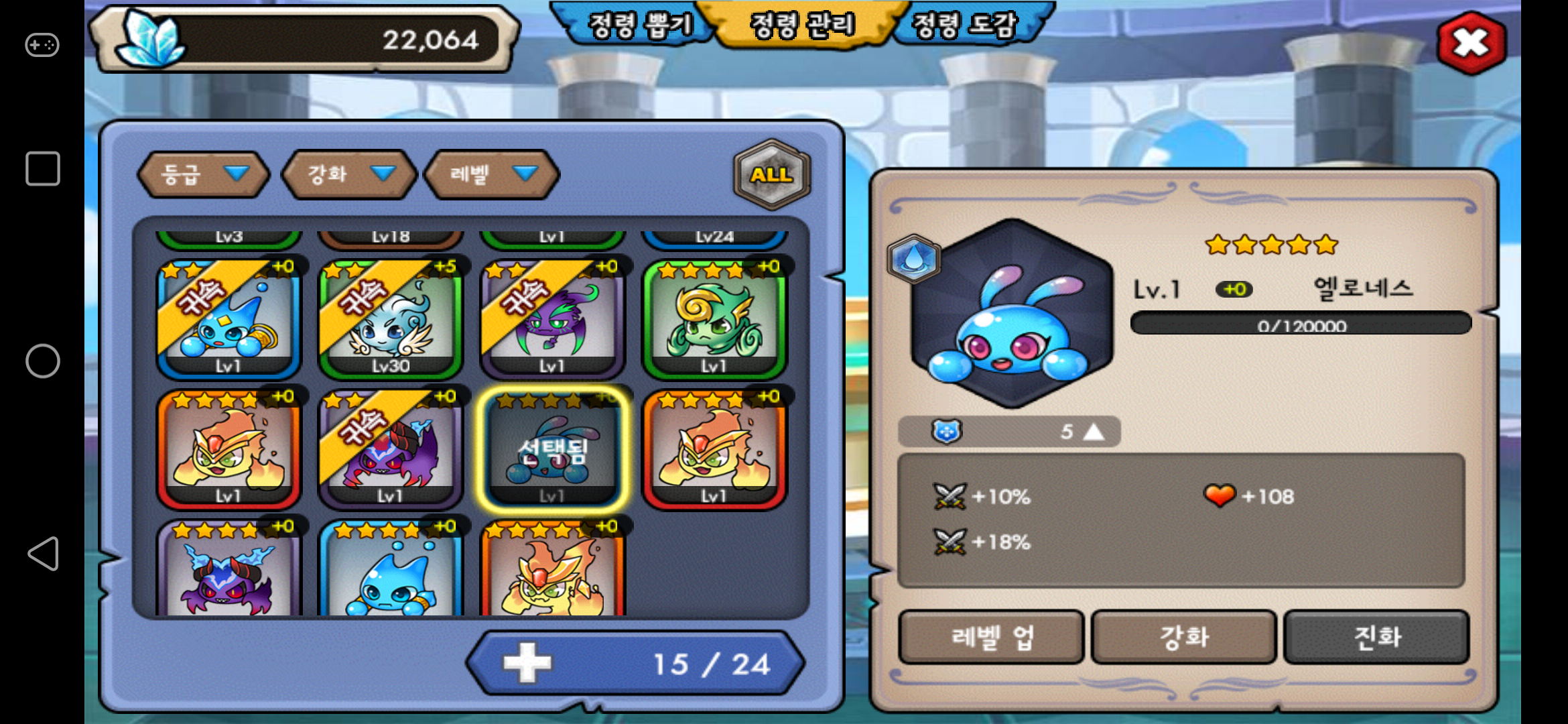Open the 레벨 filter dropdown

492,174
